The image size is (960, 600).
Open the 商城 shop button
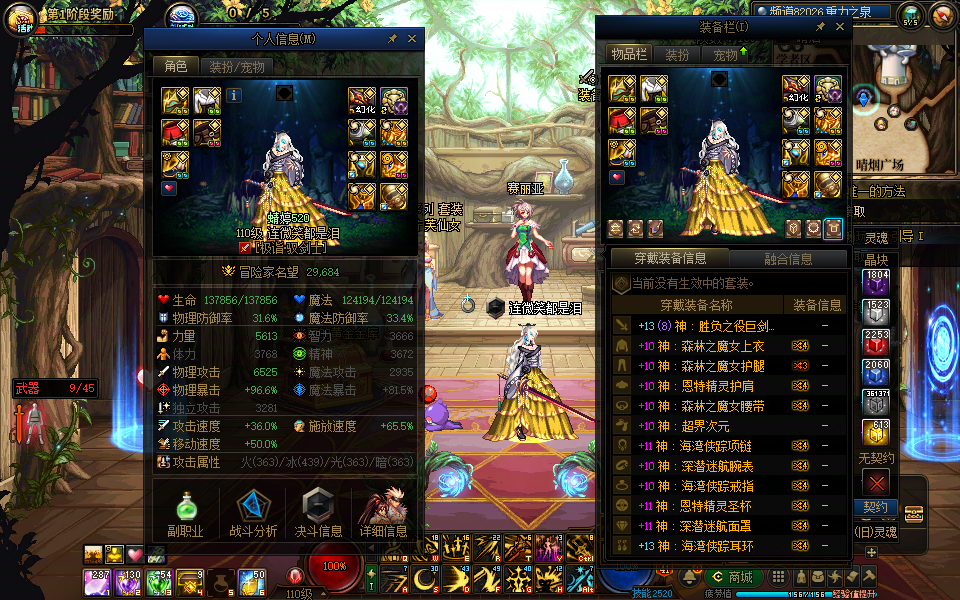(732, 577)
